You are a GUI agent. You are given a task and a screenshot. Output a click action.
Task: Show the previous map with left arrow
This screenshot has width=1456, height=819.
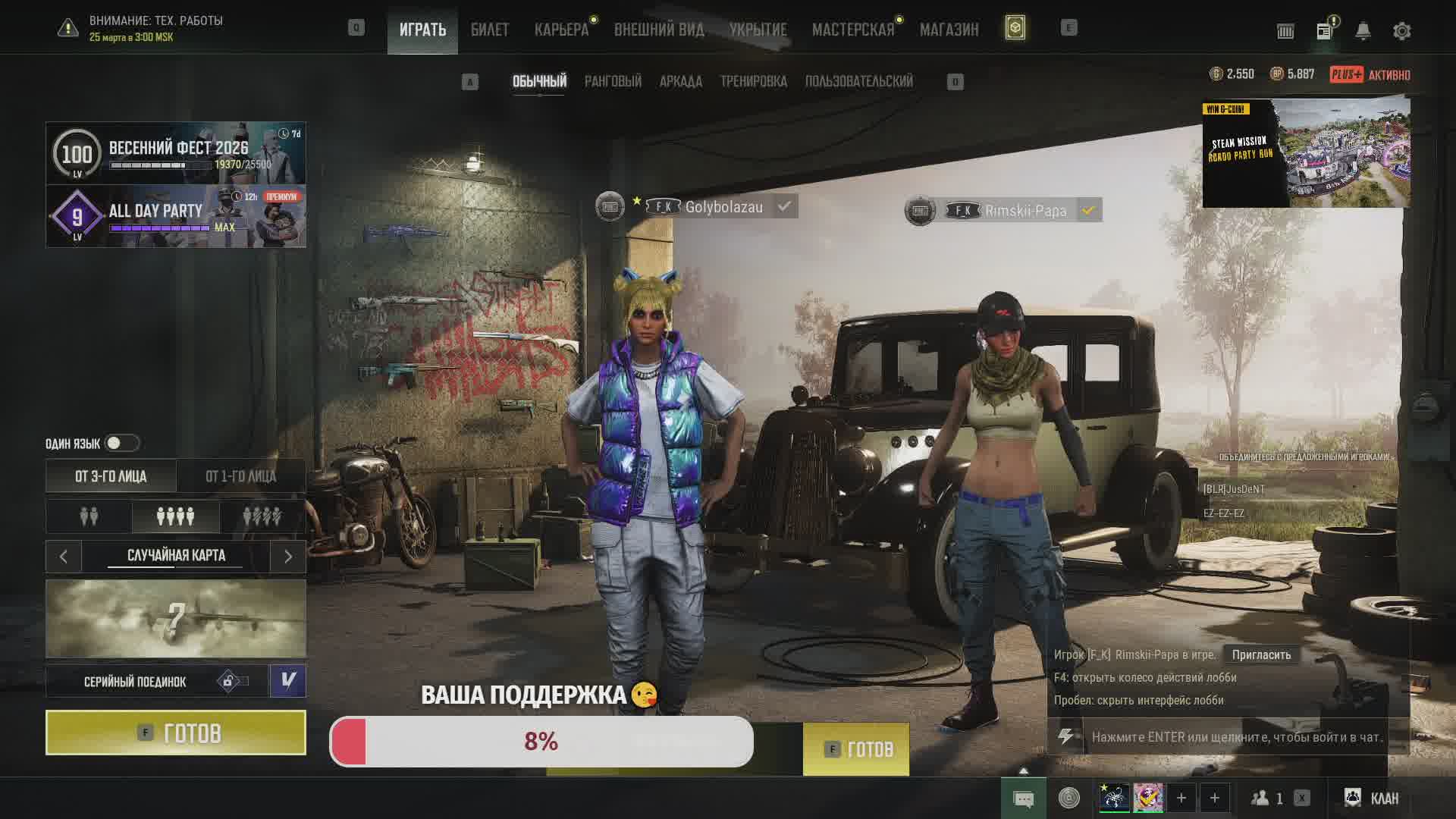64,557
